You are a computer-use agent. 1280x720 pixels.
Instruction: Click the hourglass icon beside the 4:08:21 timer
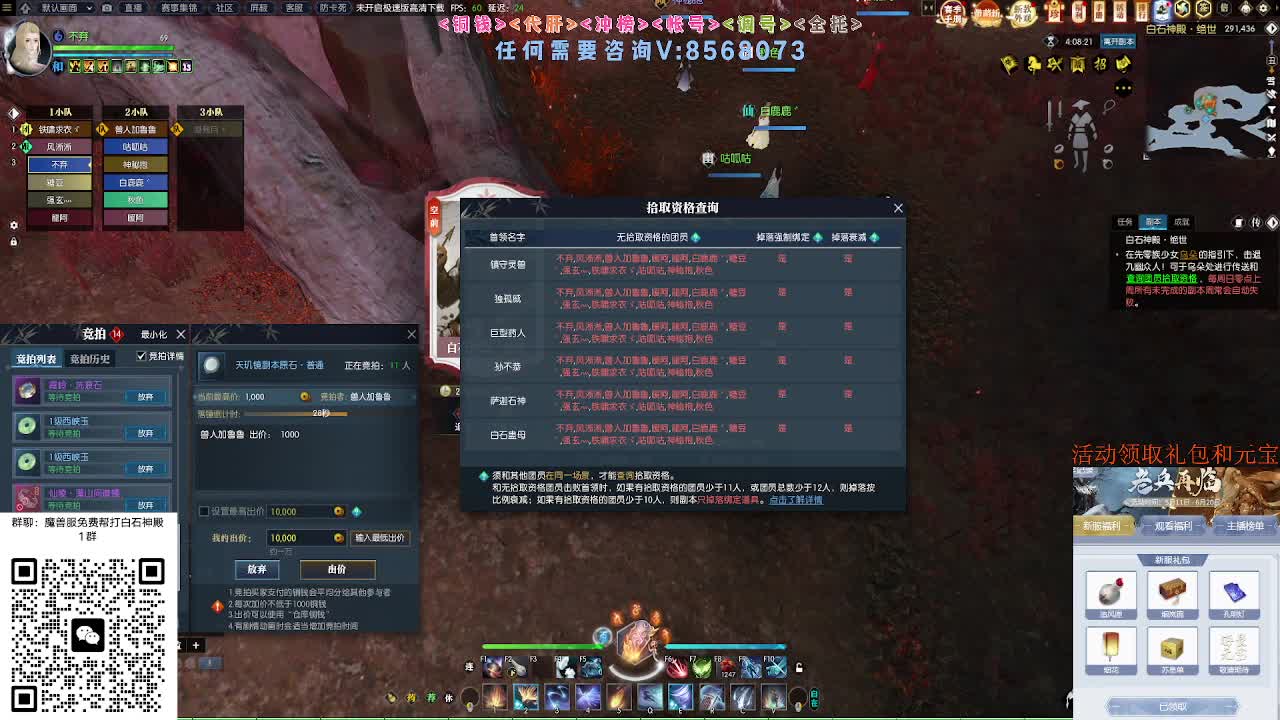(1053, 42)
